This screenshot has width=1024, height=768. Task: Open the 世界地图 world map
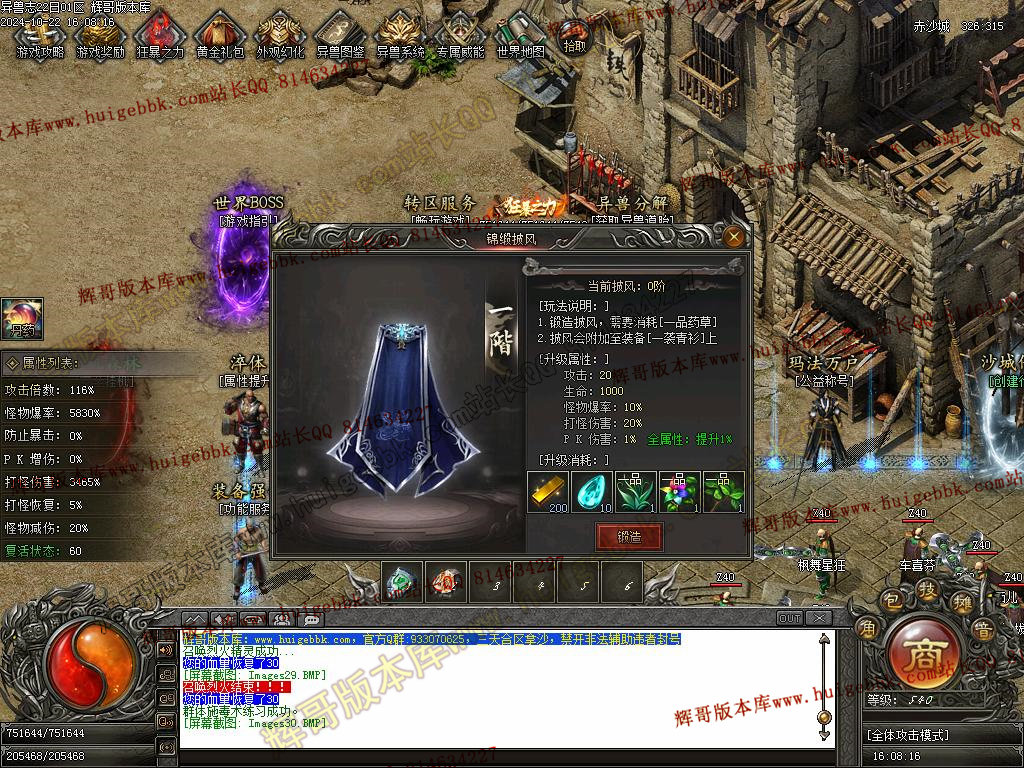pos(521,36)
